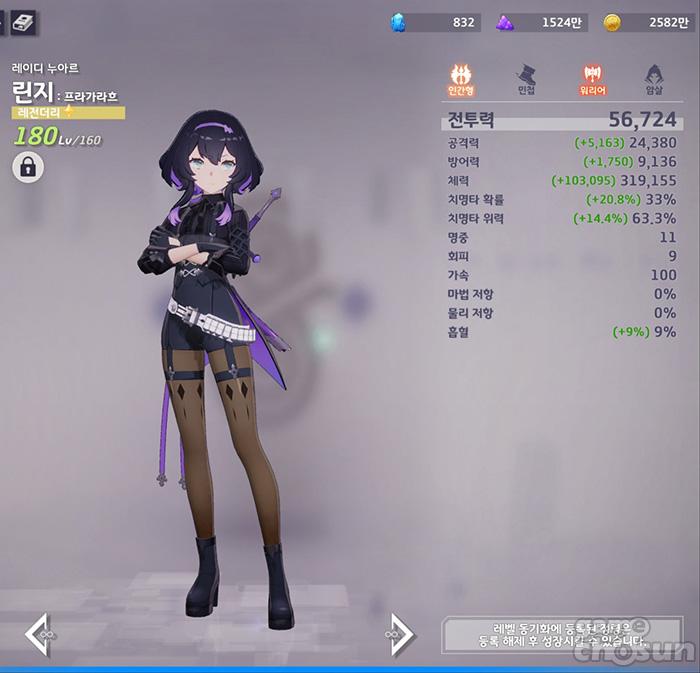The height and width of the screenshot is (673, 700).
Task: Open the book icon in the top-left corner
Action: (23, 22)
